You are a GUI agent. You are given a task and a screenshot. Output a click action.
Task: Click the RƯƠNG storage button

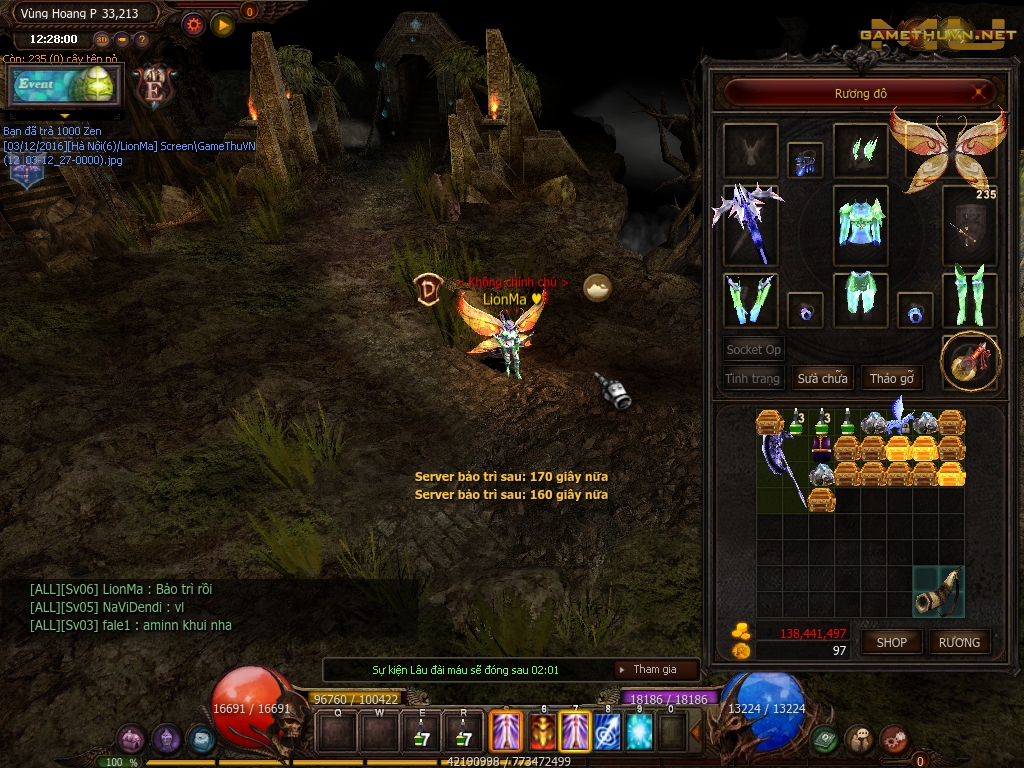(x=959, y=642)
